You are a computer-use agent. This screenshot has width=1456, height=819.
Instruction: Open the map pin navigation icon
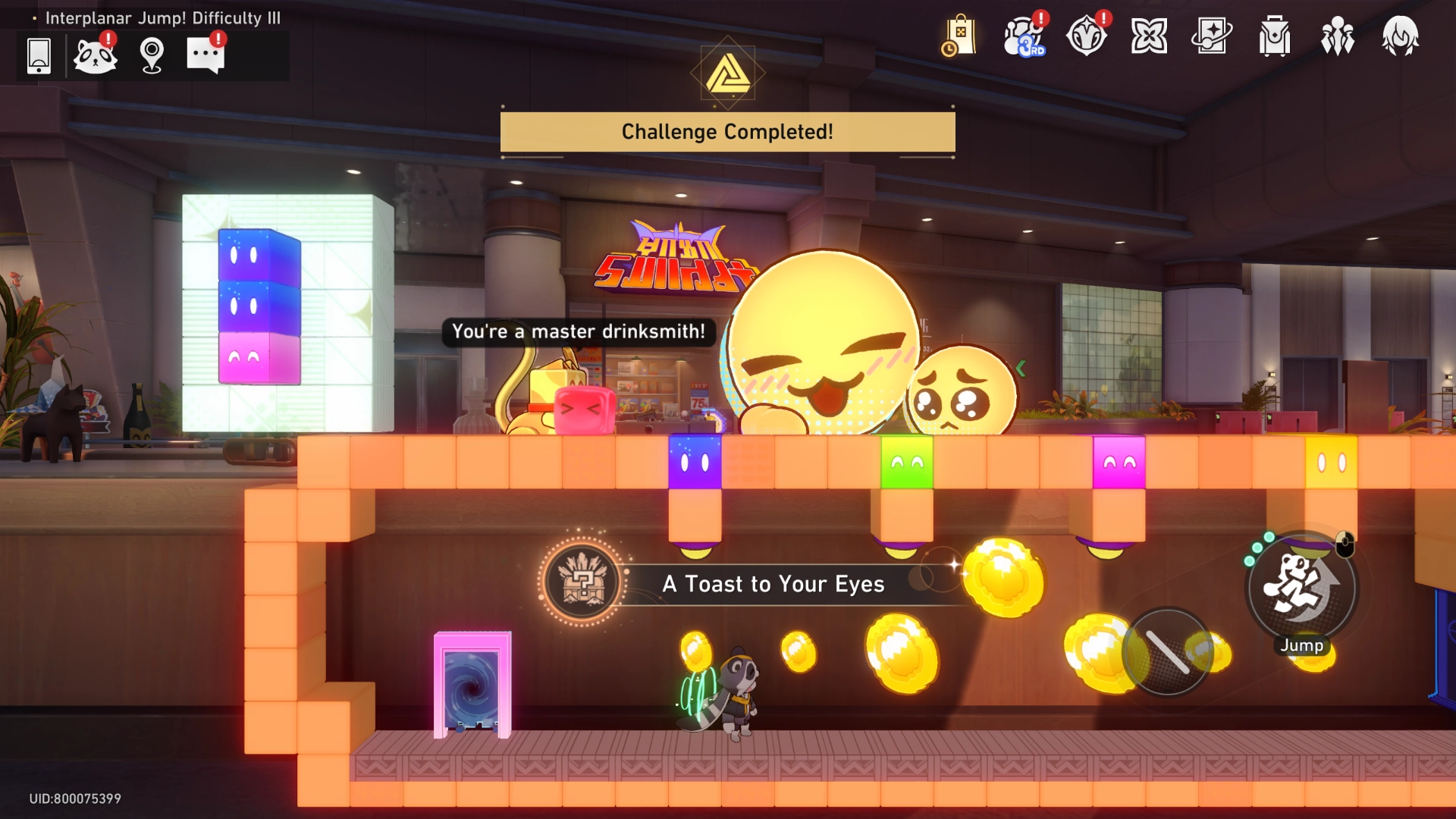click(153, 55)
